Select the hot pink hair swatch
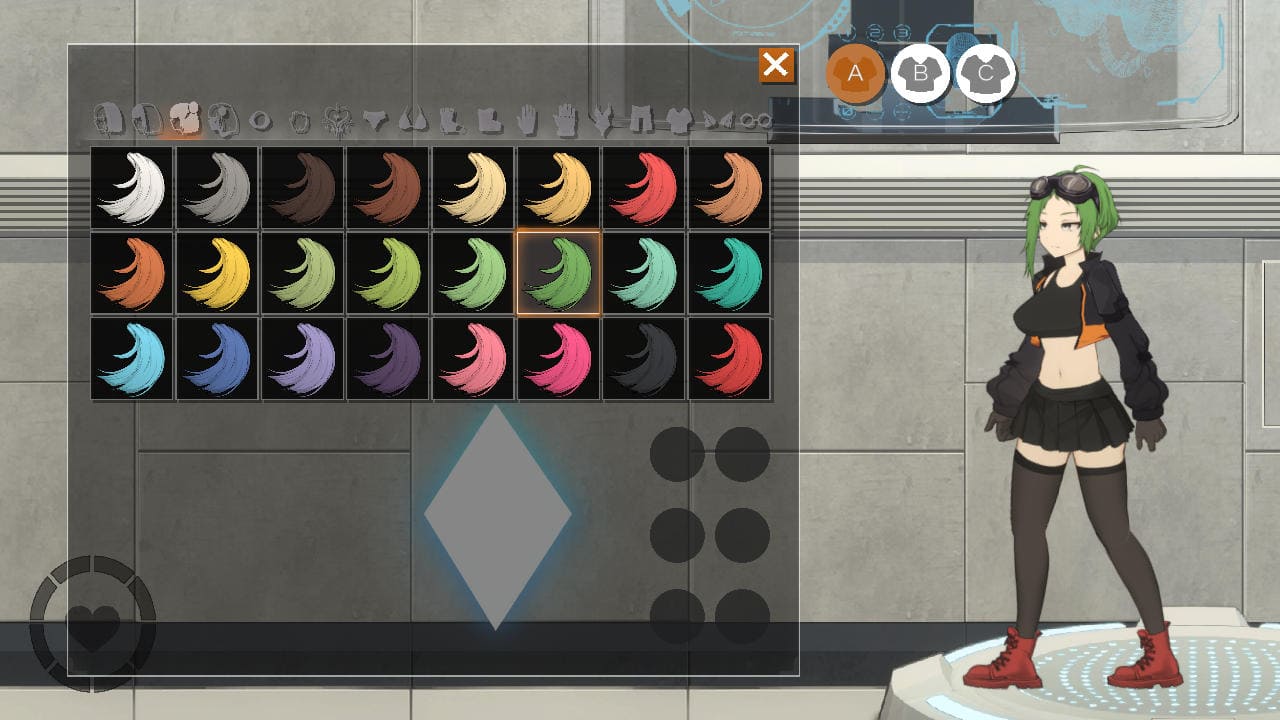 (558, 358)
